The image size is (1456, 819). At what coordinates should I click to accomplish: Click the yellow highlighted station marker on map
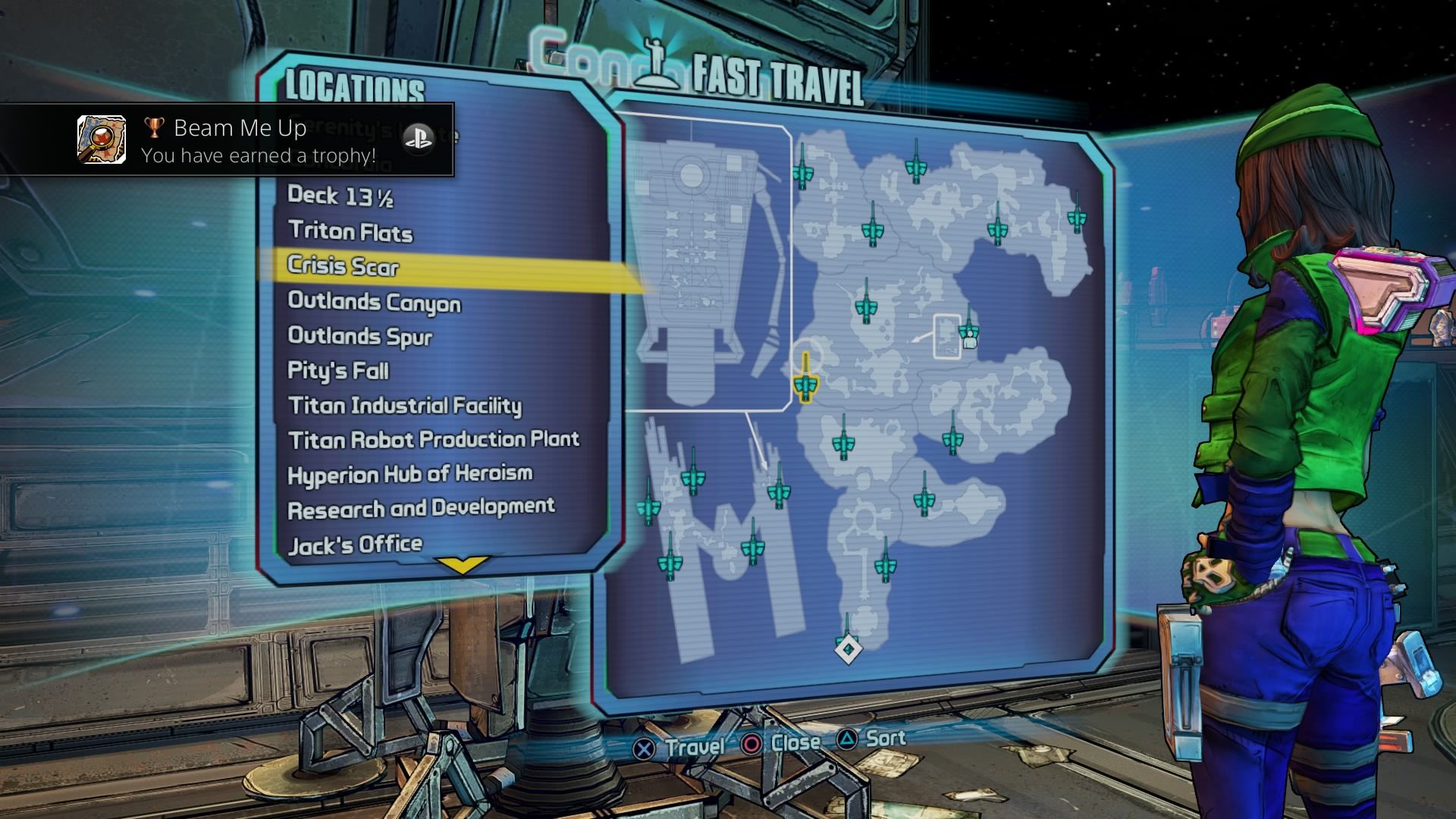coord(805,384)
